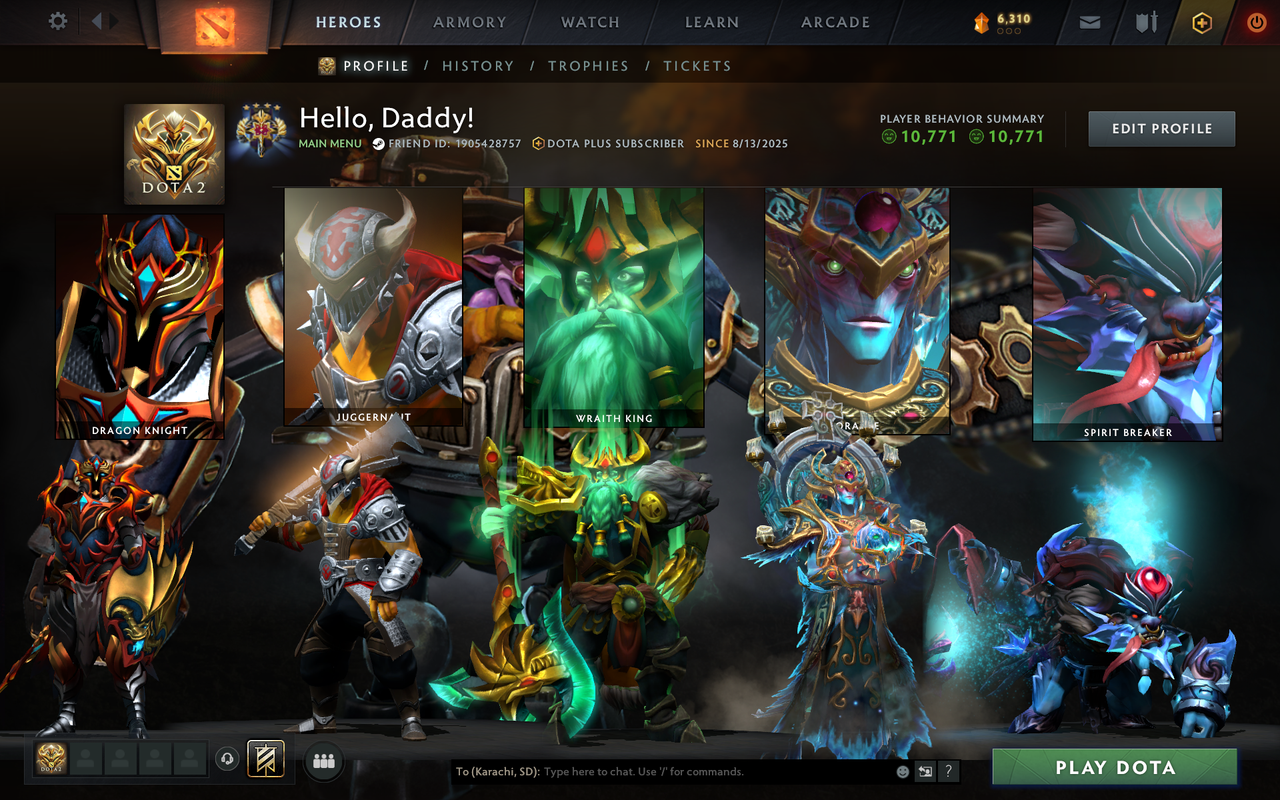Click the Dragon Knight hero portrait

click(x=140, y=327)
